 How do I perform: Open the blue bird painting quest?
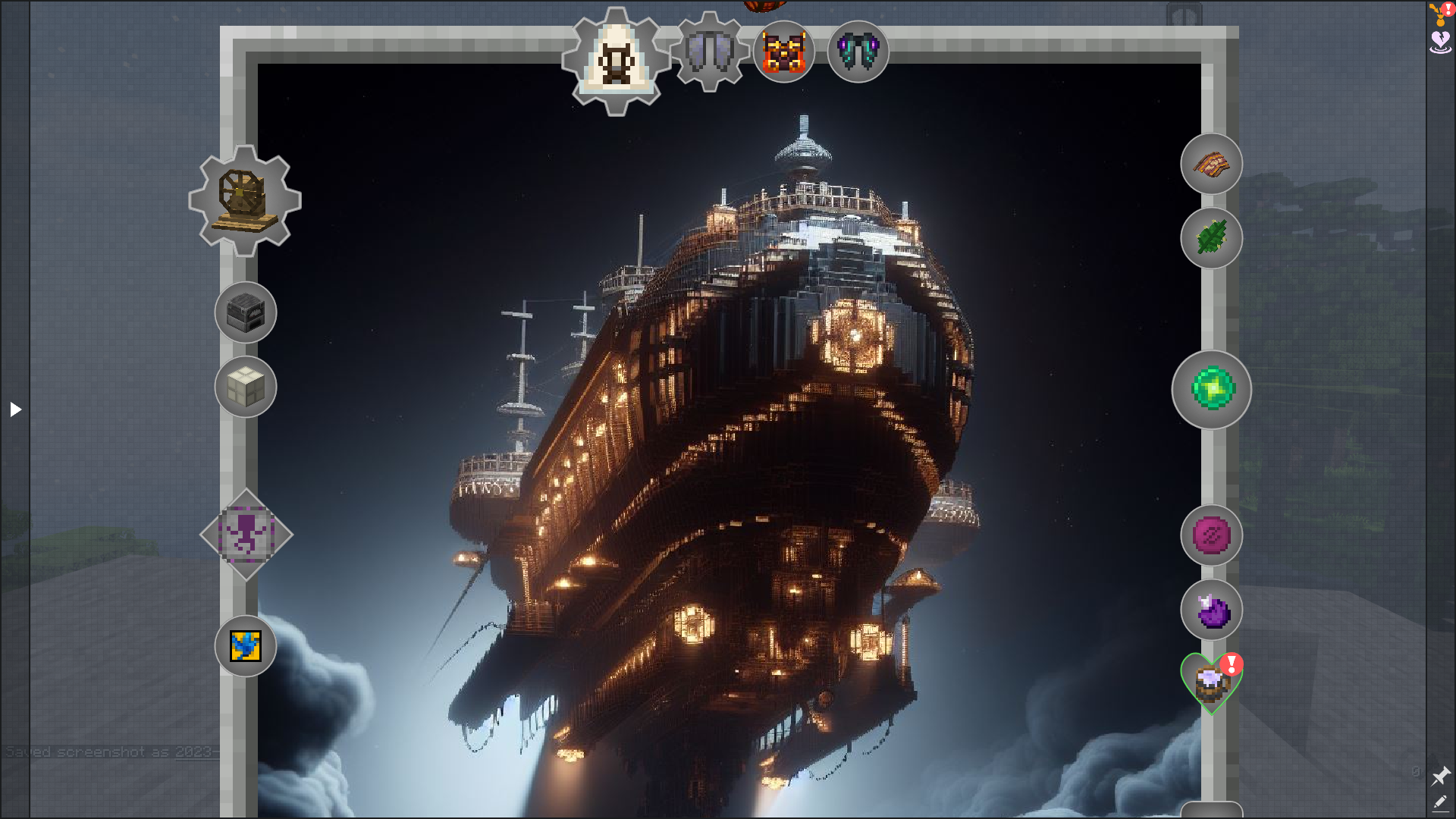[245, 646]
